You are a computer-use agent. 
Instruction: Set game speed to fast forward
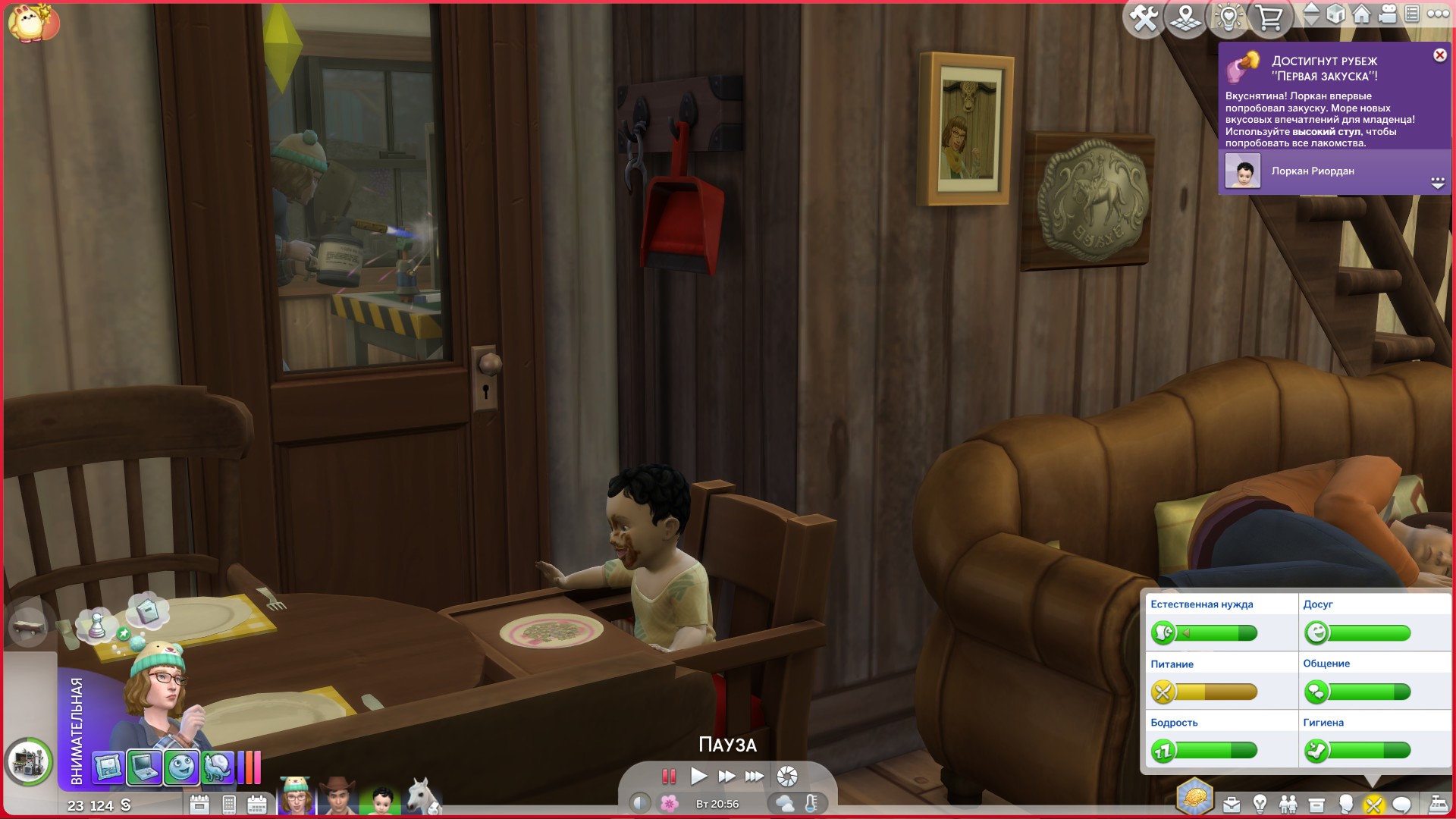pyautogui.click(x=726, y=776)
